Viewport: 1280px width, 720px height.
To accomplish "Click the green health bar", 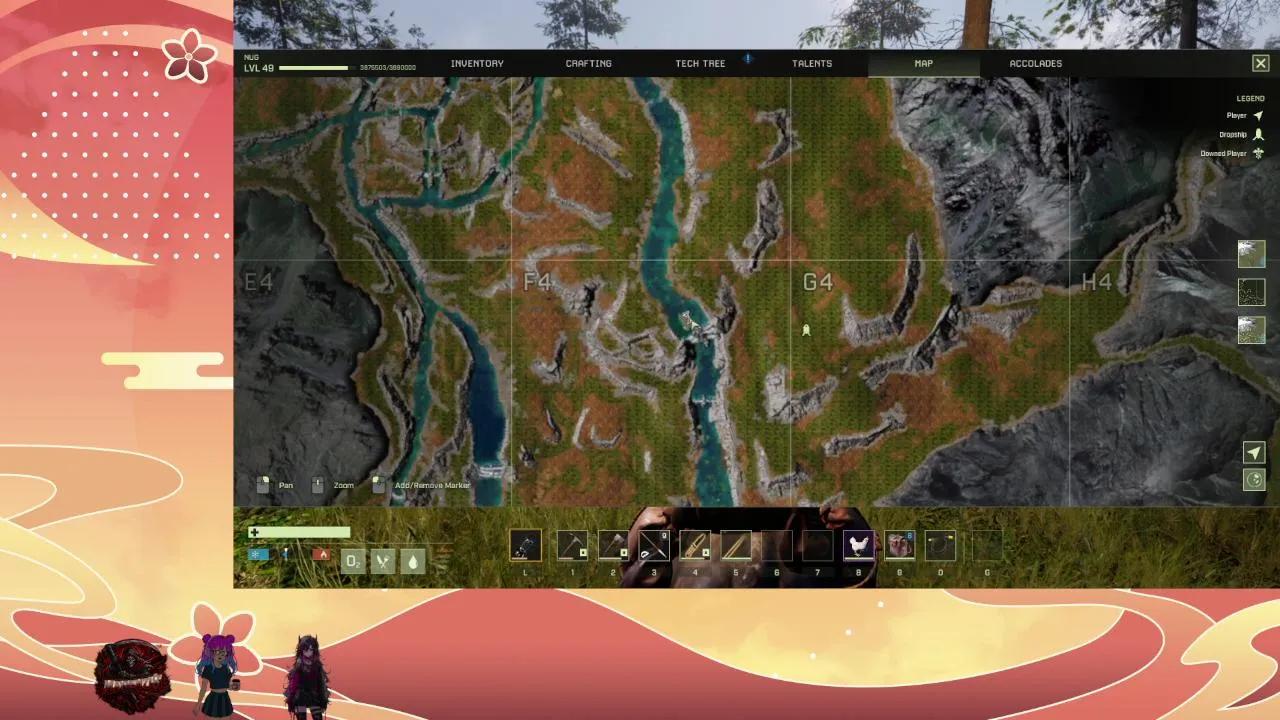I will click(x=300, y=533).
